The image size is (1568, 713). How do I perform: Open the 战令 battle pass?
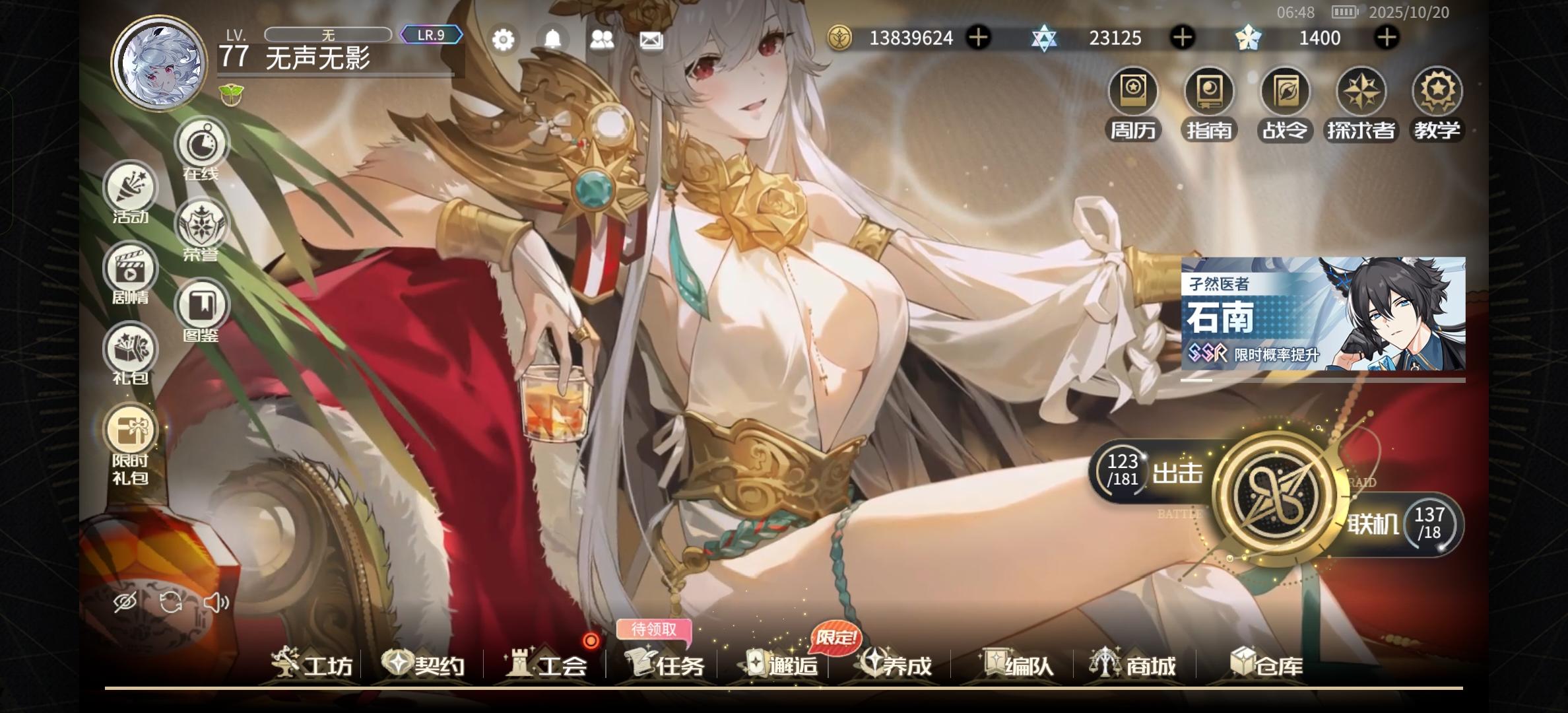(1285, 102)
